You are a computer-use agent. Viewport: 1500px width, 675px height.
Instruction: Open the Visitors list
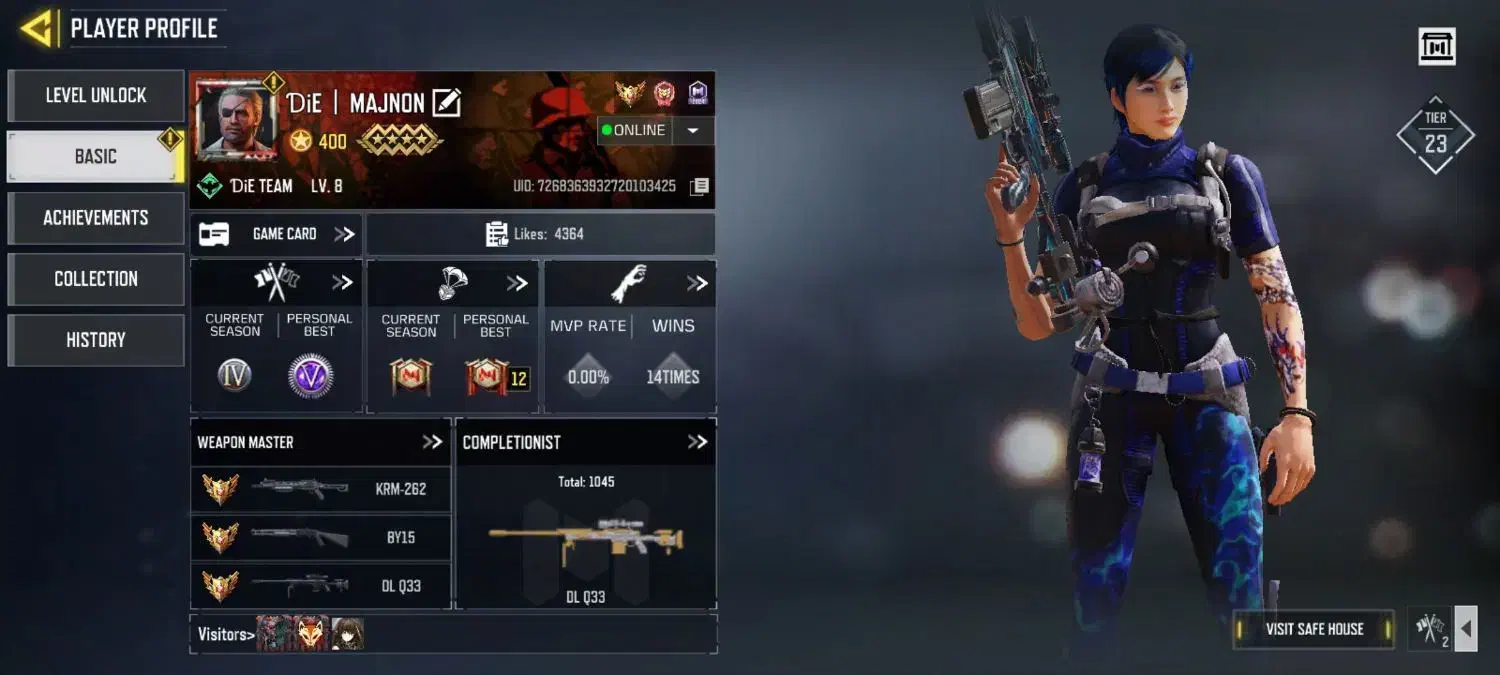pyautogui.click(x=223, y=634)
